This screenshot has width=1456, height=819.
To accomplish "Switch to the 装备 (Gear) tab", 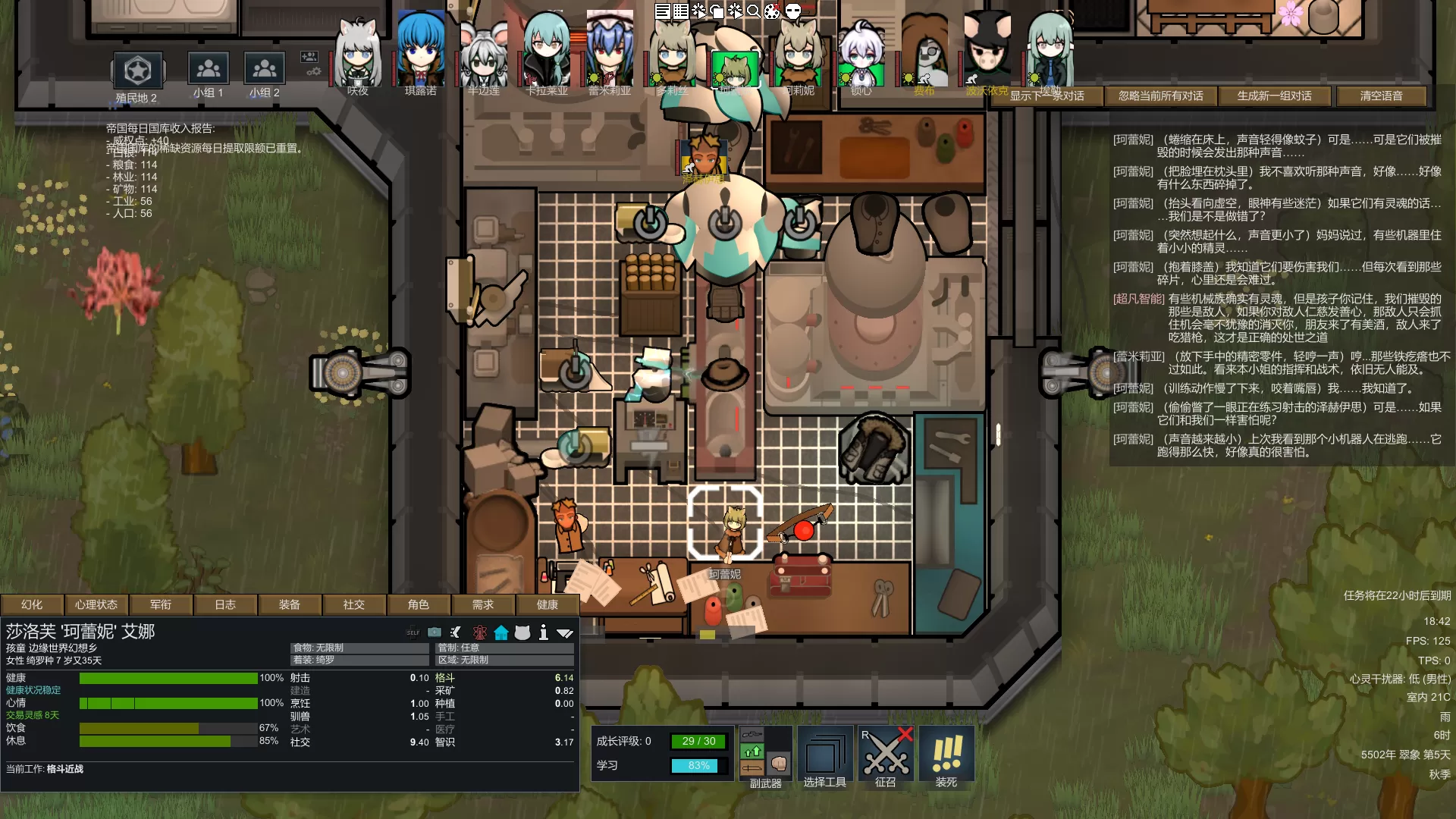I will 289,604.
